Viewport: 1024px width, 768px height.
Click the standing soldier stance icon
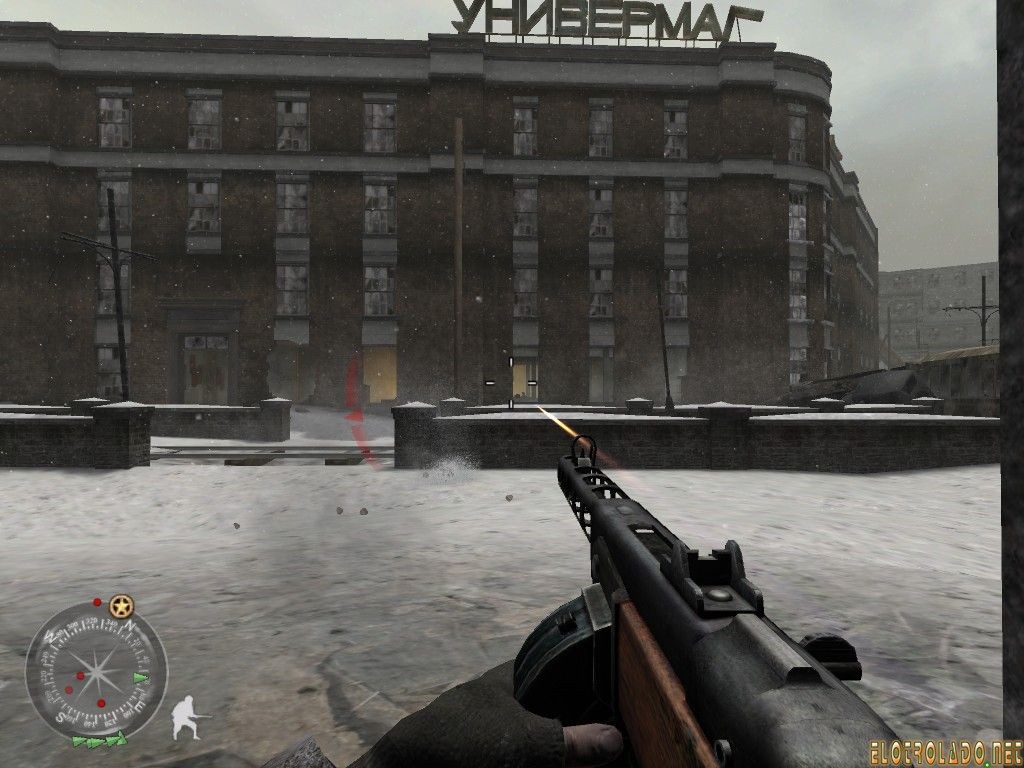[x=185, y=717]
